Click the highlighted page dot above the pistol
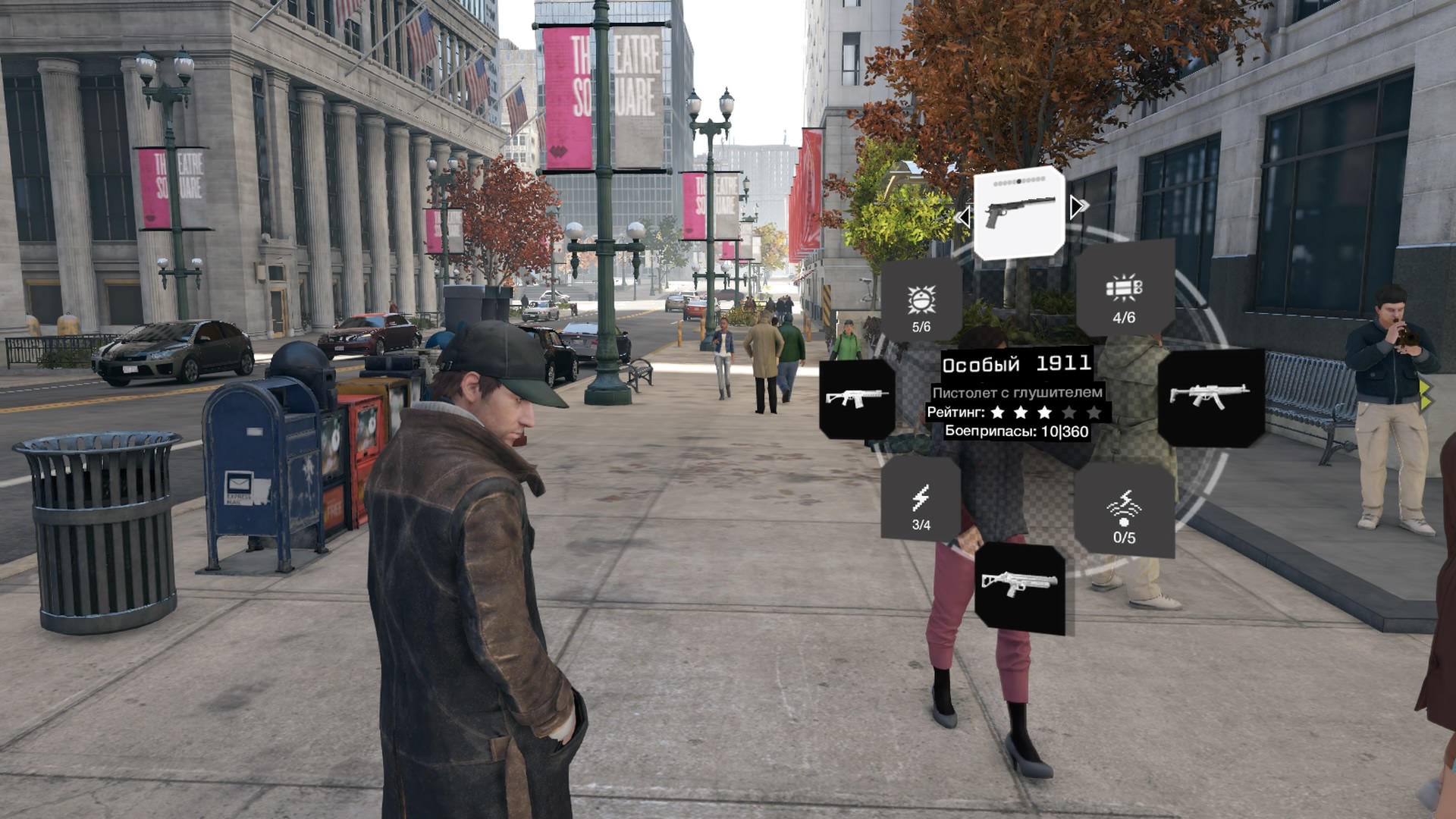Screen dimensions: 1456x819 1018,180
